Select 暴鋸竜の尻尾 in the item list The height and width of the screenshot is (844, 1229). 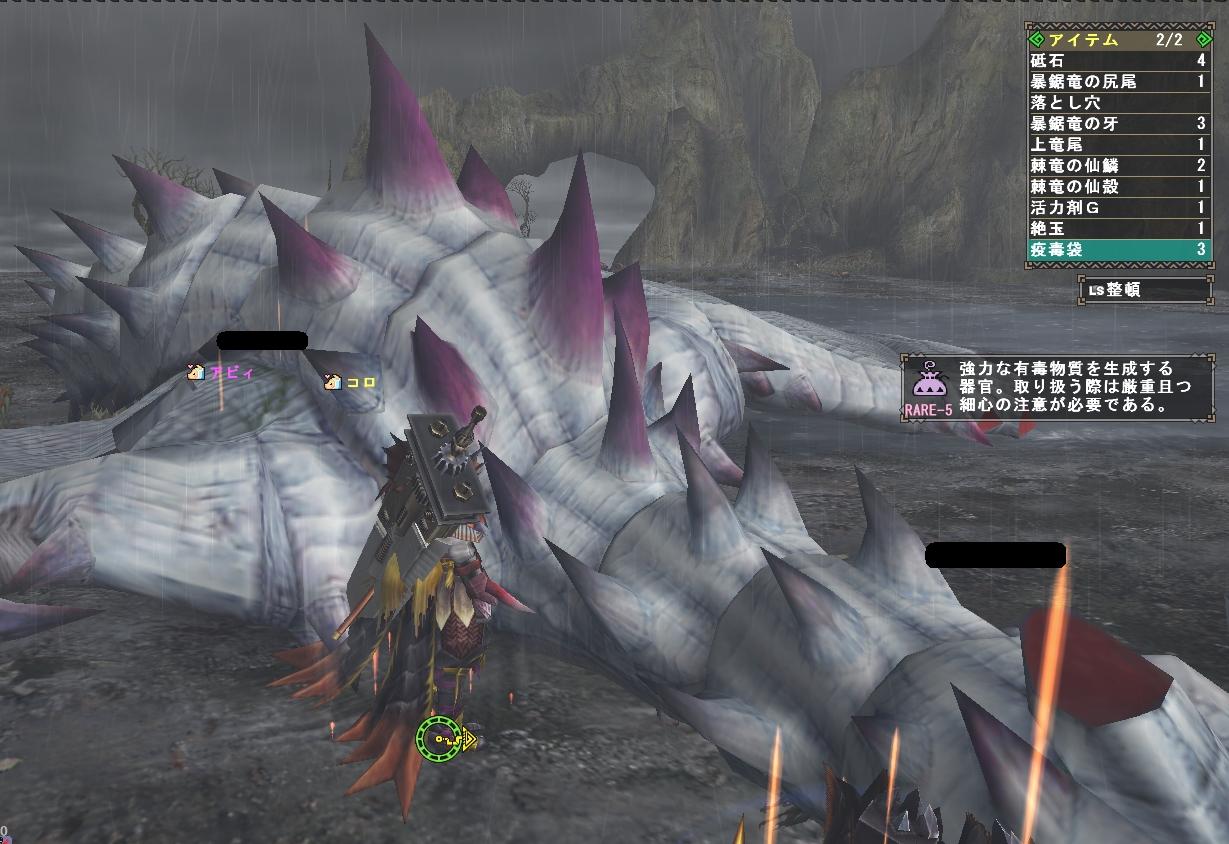click(x=1118, y=82)
